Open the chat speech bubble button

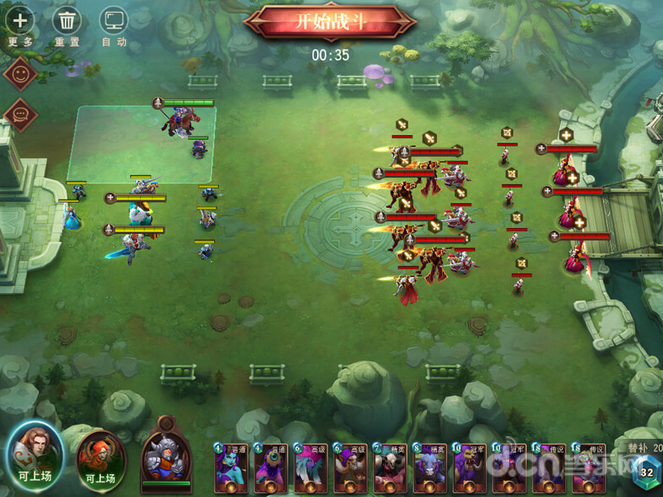[x=20, y=114]
